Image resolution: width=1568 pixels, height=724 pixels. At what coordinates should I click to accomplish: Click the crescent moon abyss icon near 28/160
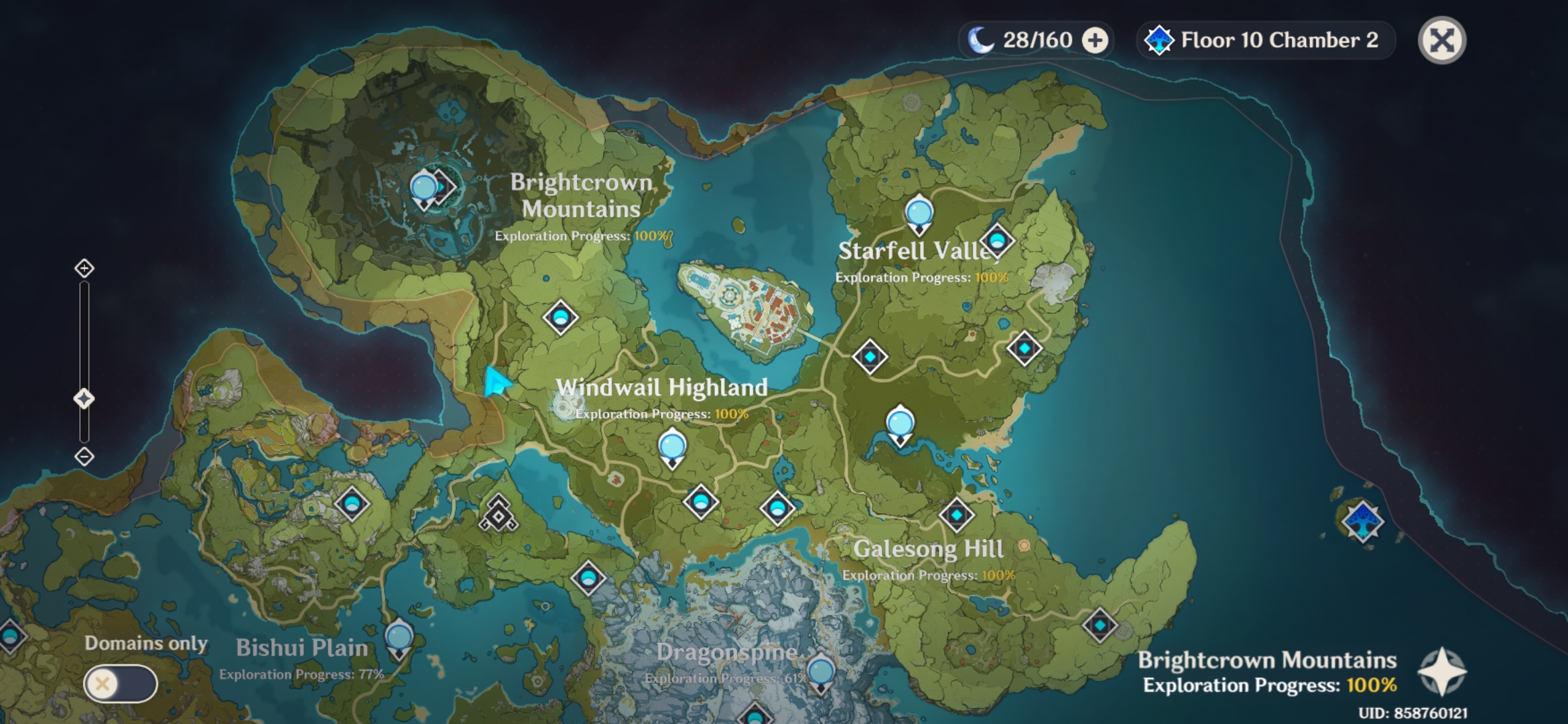(982, 40)
